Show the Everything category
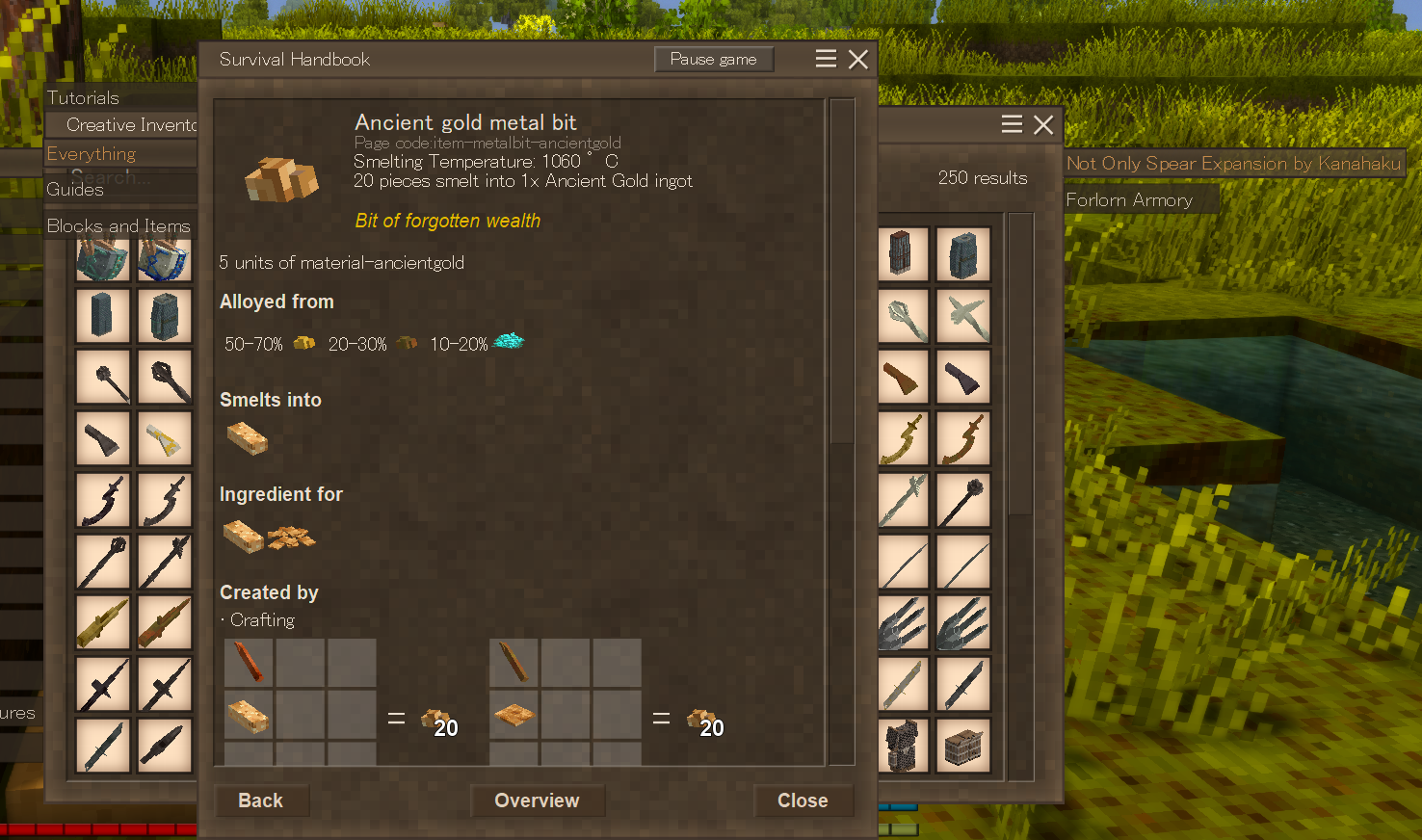Screen dimensions: 1422x840 point(92,154)
